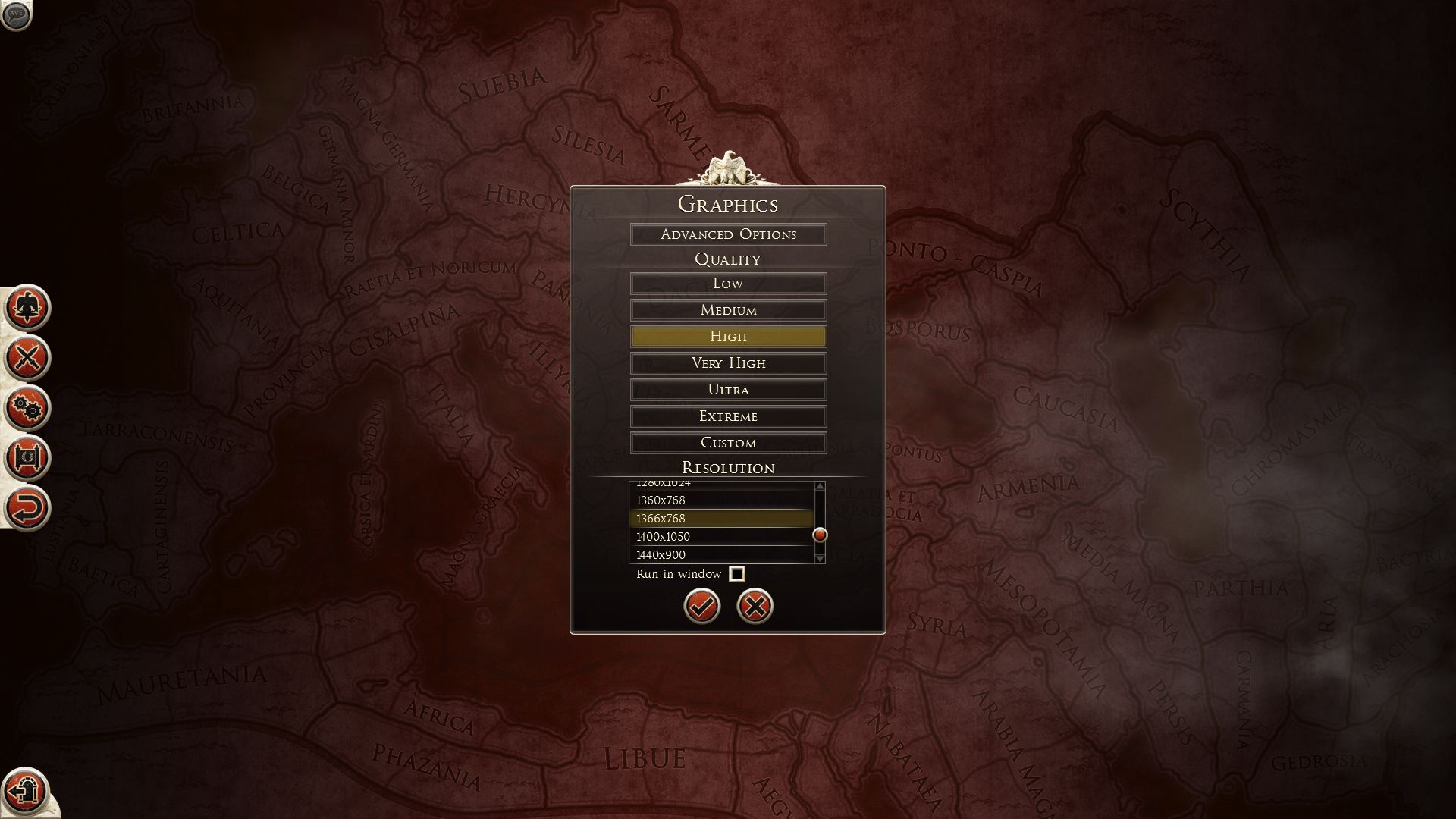Cancel graphics changes with the red X
This screenshot has width=1456, height=819.
pos(755,606)
